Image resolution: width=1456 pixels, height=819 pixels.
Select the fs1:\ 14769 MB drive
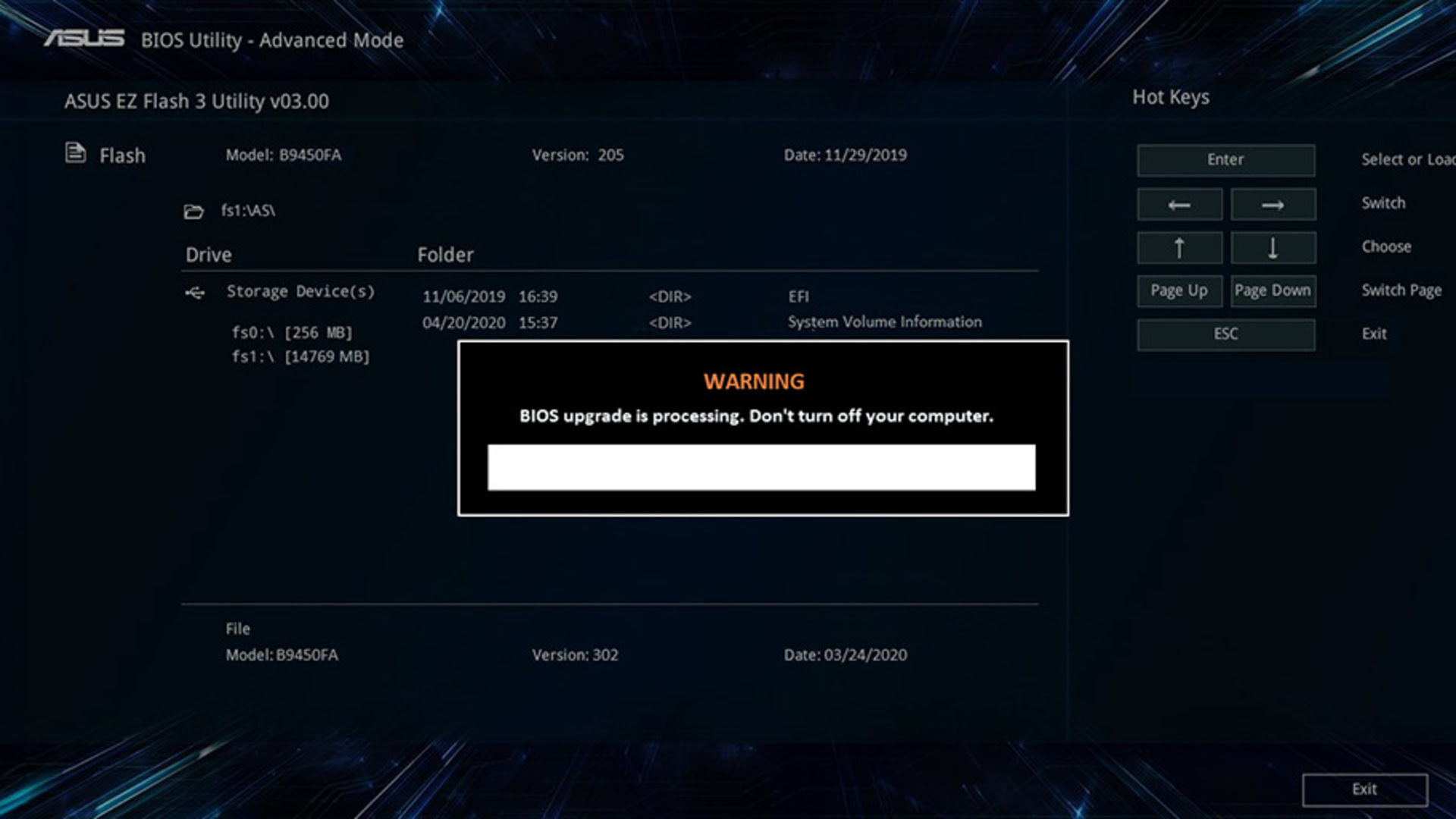(x=300, y=357)
